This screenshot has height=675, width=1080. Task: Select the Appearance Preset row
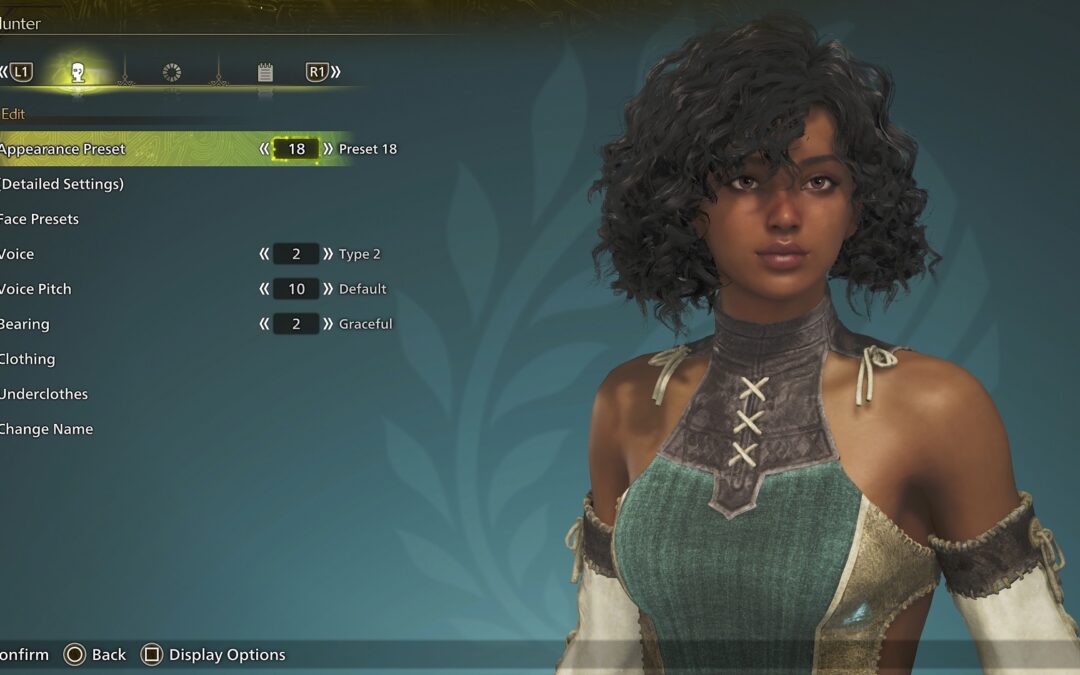(64, 149)
